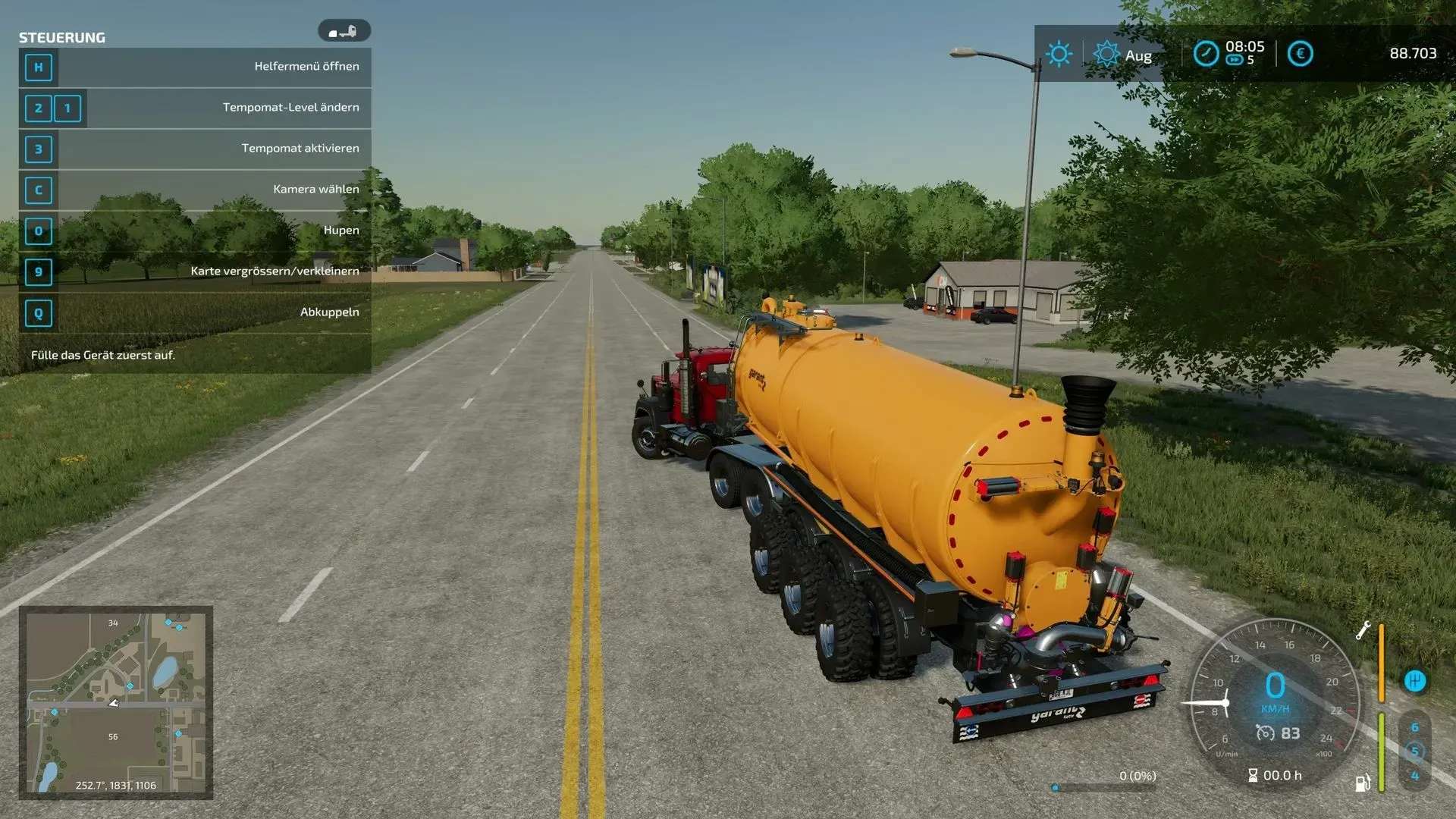The height and width of the screenshot is (819, 1456).
Task: Select the field 56 label on minimap
Action: pos(113,737)
